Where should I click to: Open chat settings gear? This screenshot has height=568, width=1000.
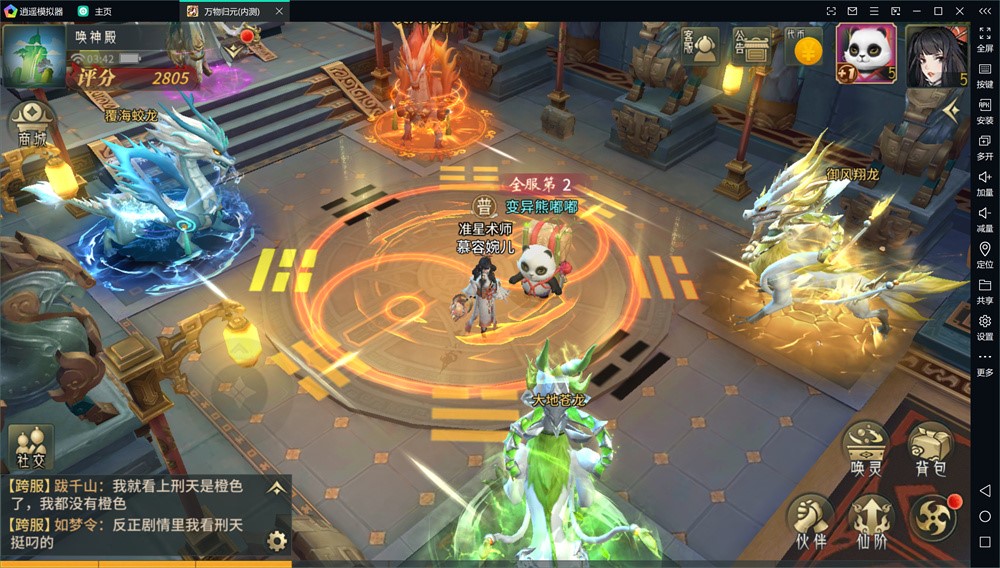[277, 541]
